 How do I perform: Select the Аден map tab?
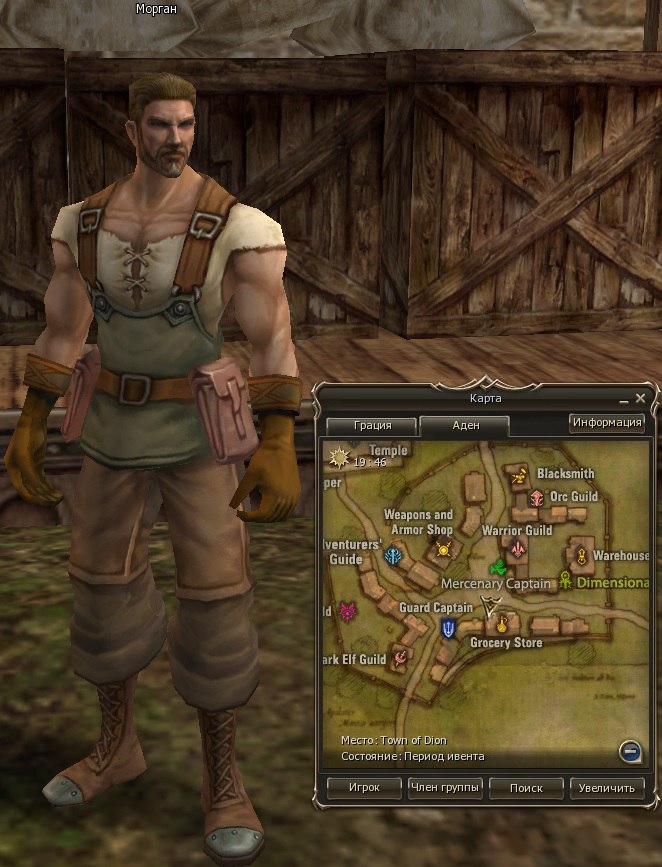465,425
